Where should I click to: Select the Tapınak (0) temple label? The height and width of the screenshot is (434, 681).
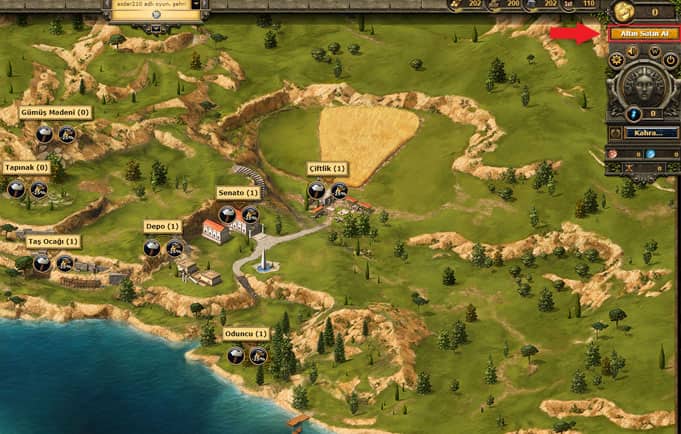coord(26,167)
